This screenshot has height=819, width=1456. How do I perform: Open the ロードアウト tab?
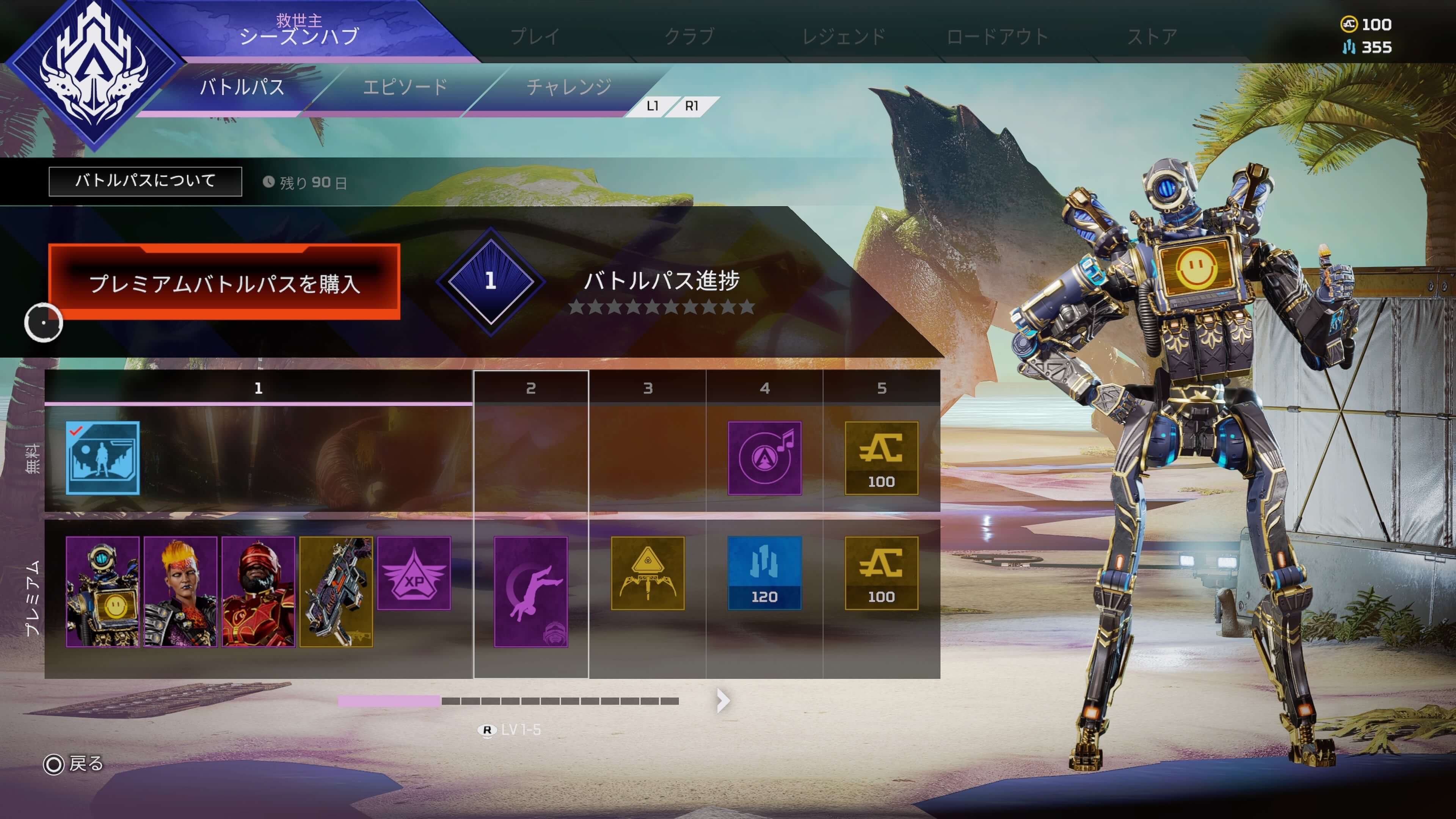pyautogui.click(x=998, y=37)
